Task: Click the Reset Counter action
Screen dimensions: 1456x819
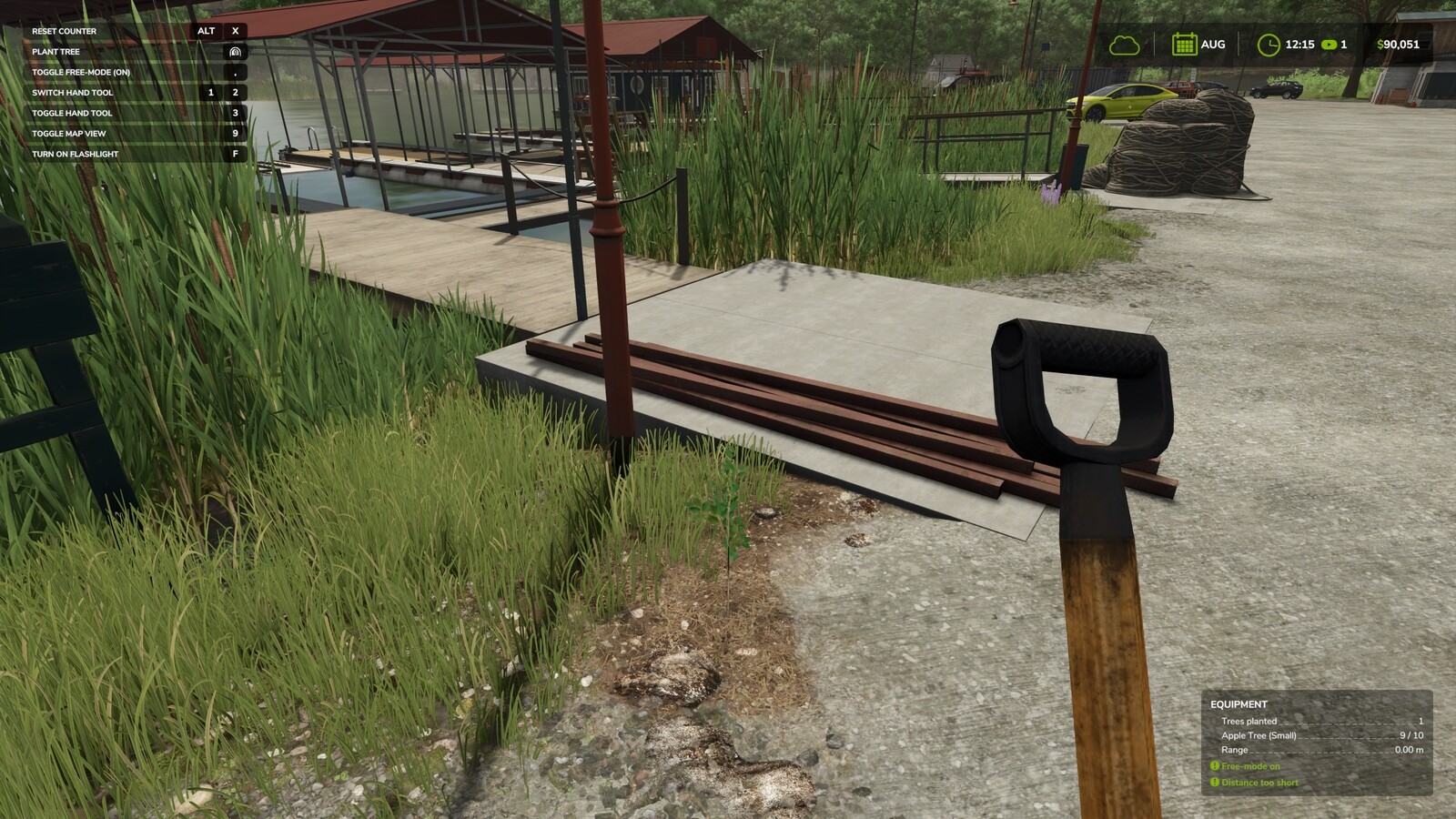Action: pyautogui.click(x=64, y=30)
